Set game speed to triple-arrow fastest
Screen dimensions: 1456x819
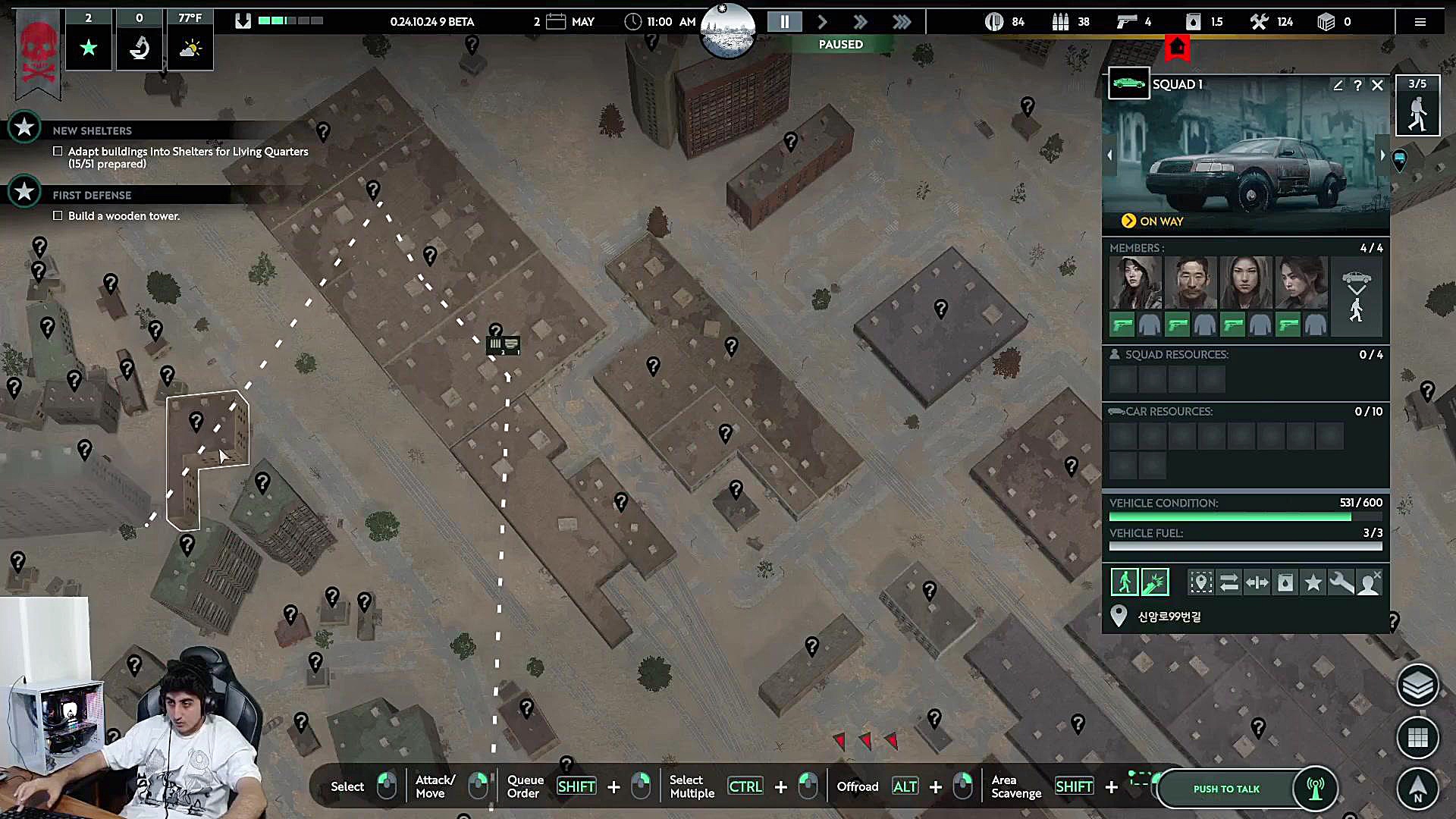coord(902,22)
